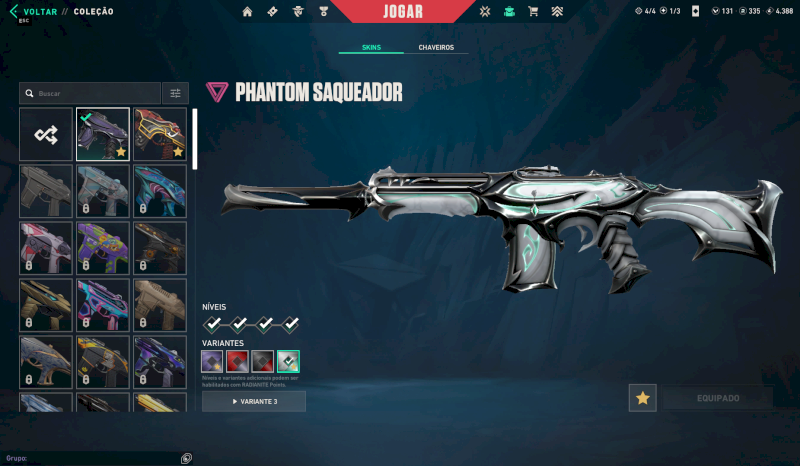Open the home screen icon
Screen dimensions: 800x466
tap(247, 12)
